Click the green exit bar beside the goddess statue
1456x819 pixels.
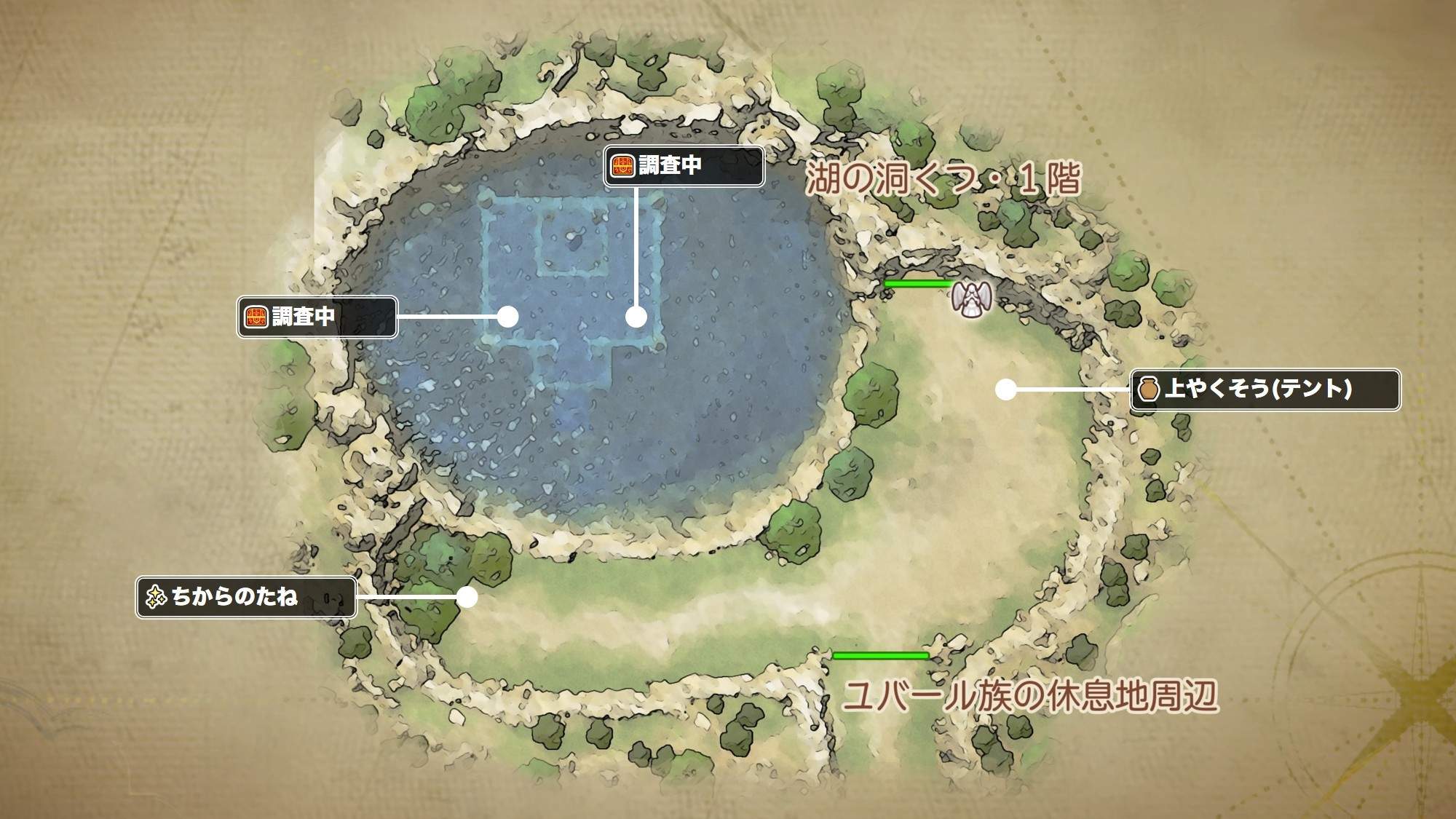[x=917, y=282]
